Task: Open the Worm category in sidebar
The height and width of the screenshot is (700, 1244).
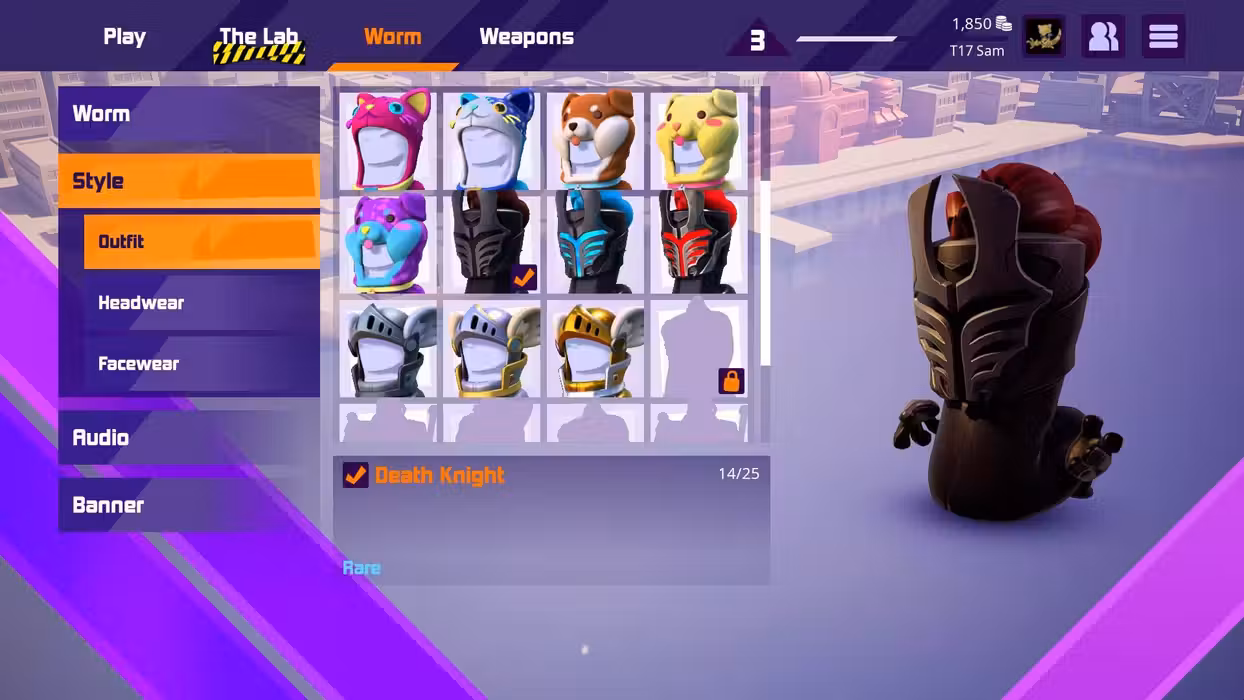Action: click(188, 114)
